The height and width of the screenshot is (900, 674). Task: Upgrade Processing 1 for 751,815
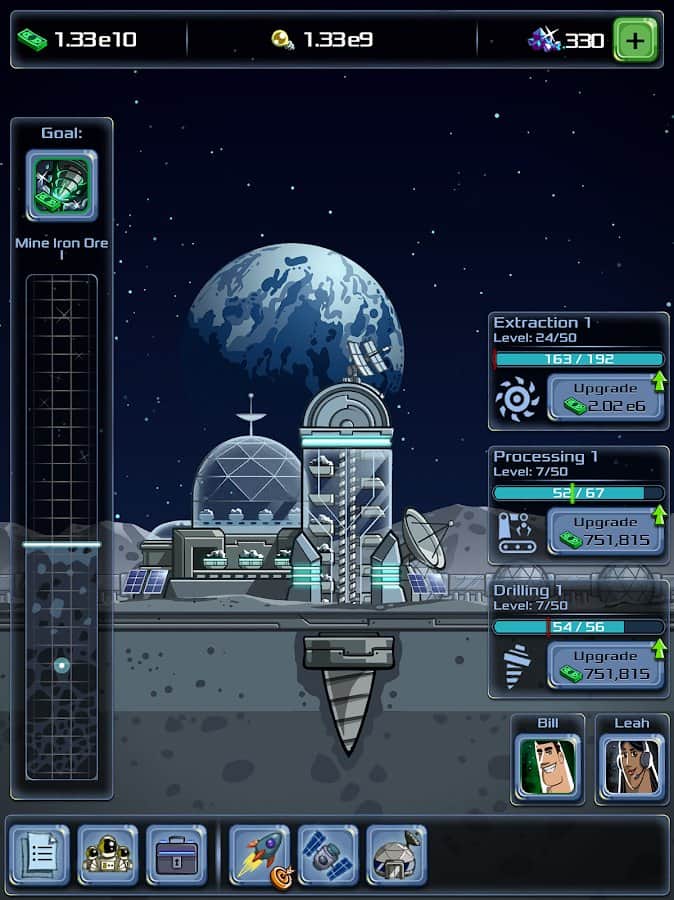pyautogui.click(x=605, y=531)
